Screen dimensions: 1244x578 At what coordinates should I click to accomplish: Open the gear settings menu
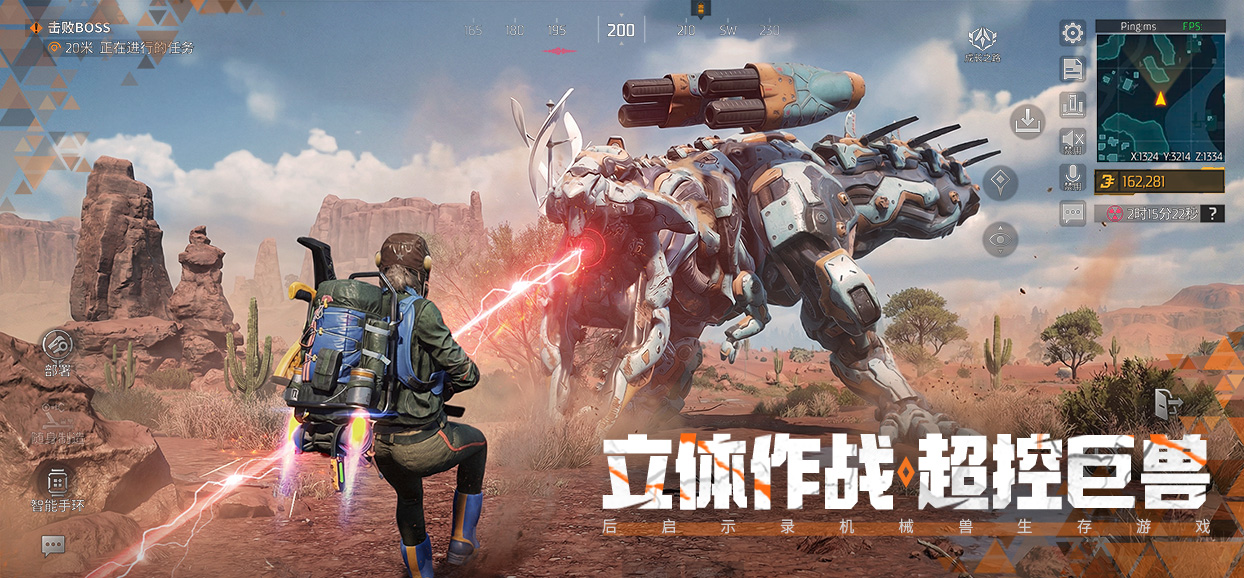pos(1073,33)
